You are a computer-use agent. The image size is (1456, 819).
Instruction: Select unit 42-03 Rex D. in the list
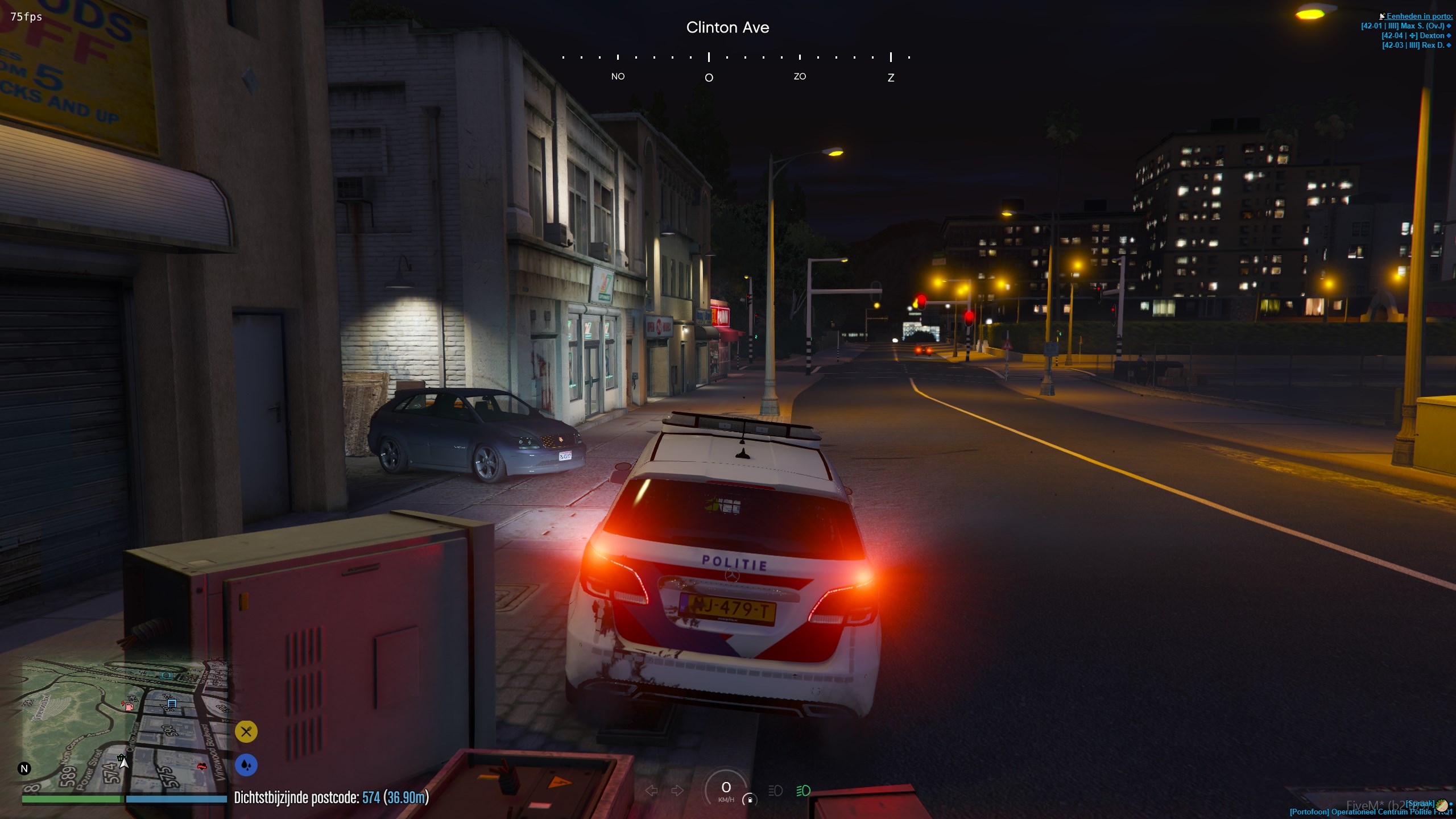coord(1415,45)
